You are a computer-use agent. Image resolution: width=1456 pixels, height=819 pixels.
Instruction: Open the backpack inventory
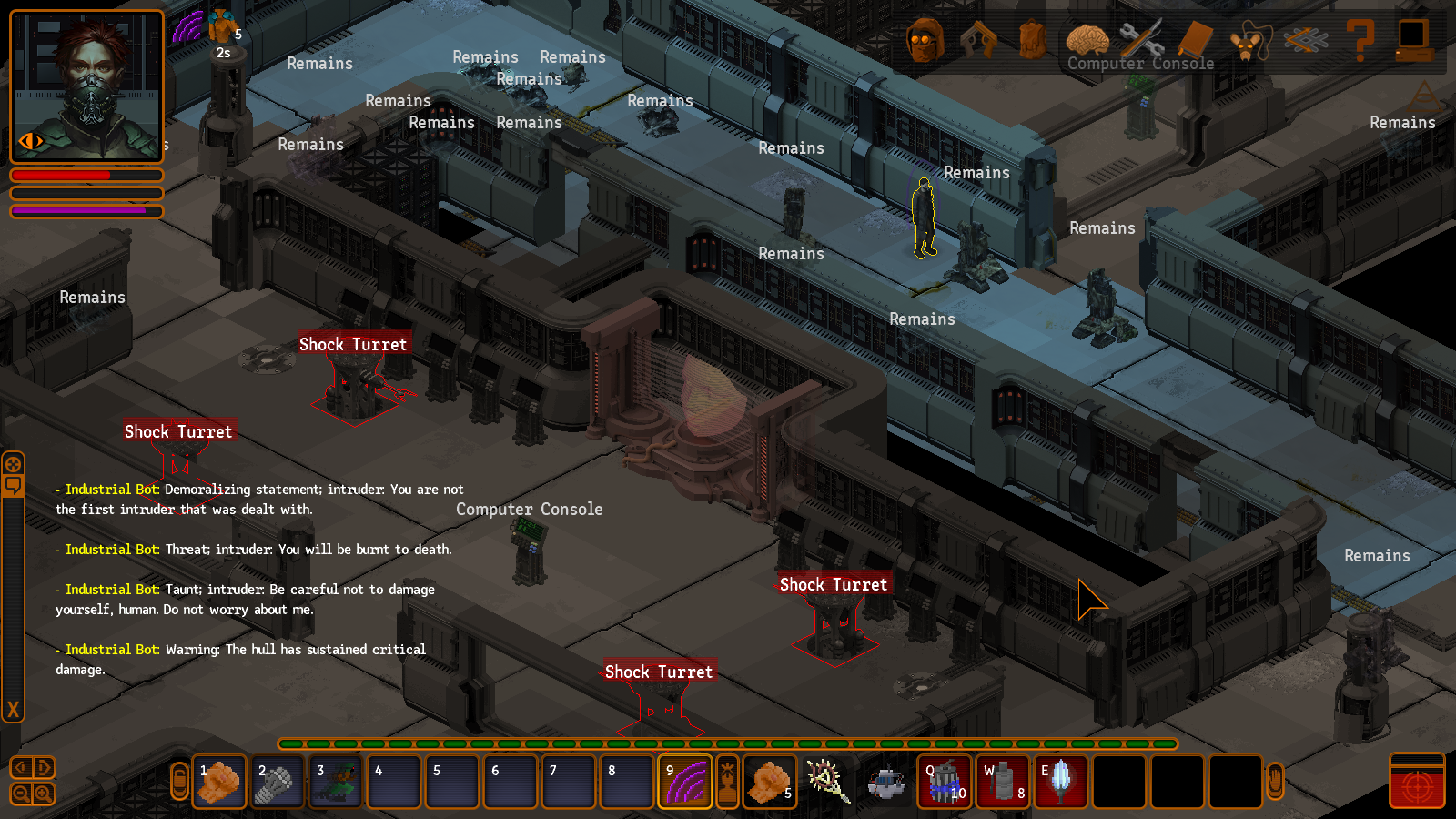[1032, 40]
